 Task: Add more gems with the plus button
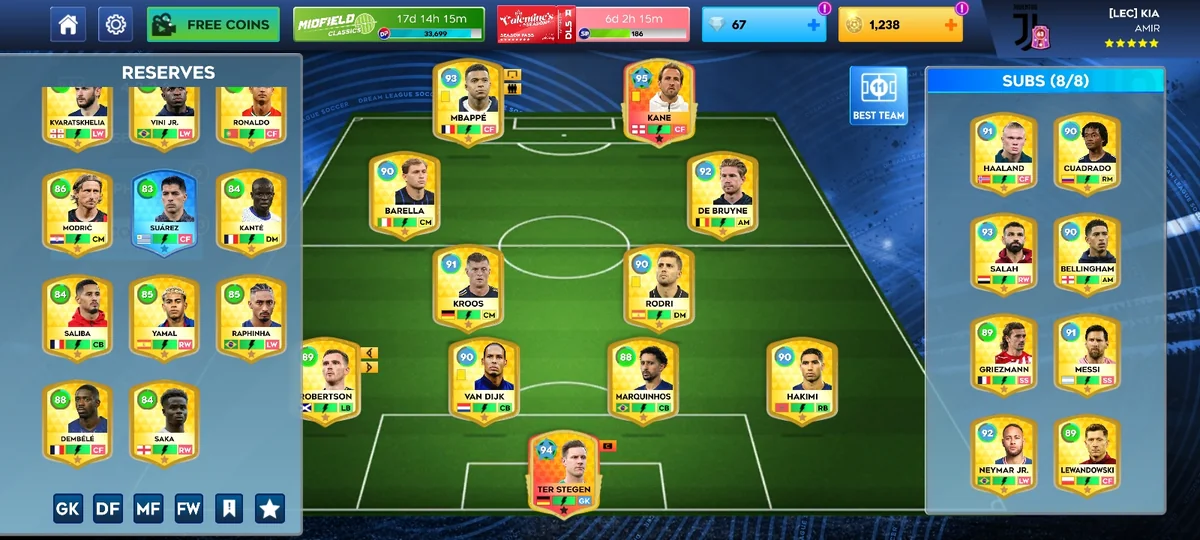pyautogui.click(x=813, y=25)
